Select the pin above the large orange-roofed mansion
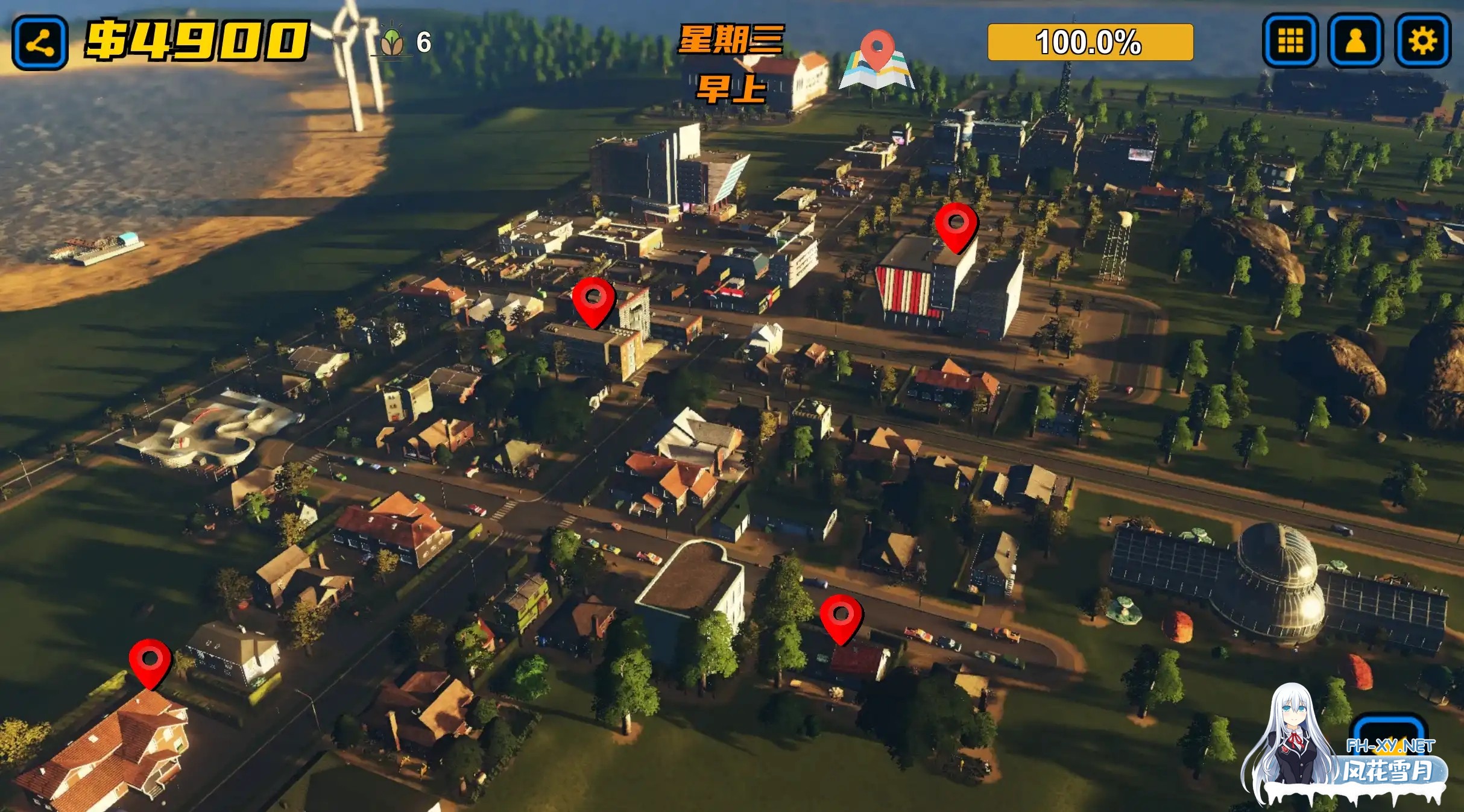Screen dimensions: 1464x812 (150, 661)
